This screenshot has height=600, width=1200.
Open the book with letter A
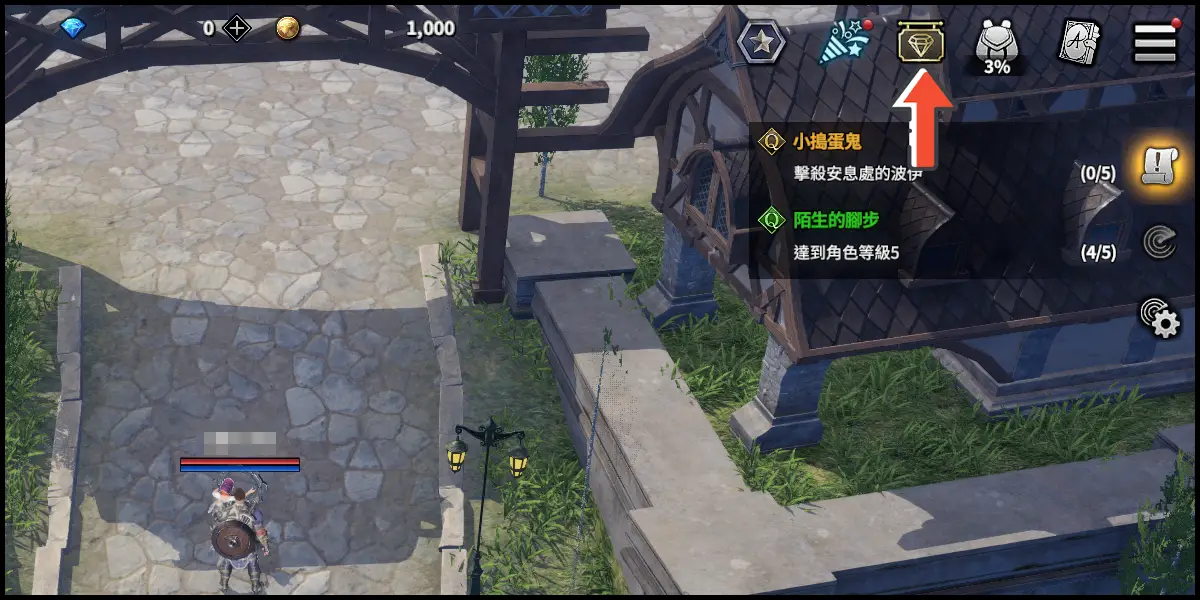coord(1079,43)
